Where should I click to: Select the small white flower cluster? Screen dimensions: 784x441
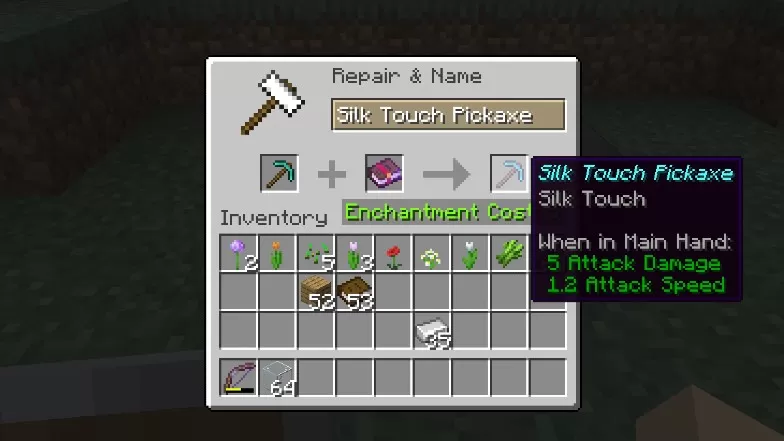[432, 254]
